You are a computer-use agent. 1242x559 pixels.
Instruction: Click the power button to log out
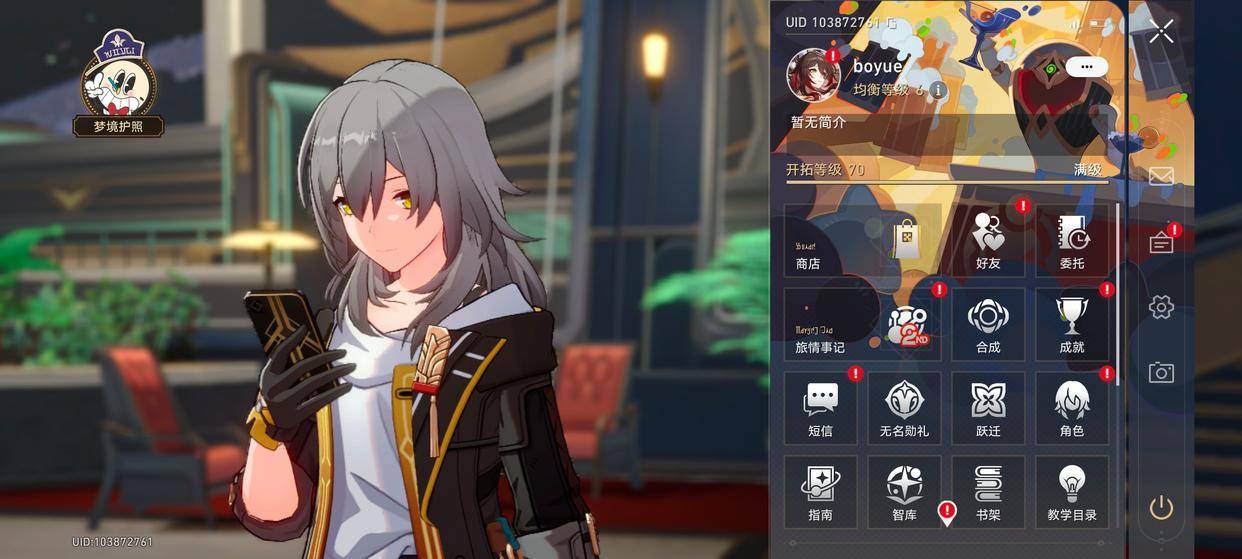[1161, 508]
